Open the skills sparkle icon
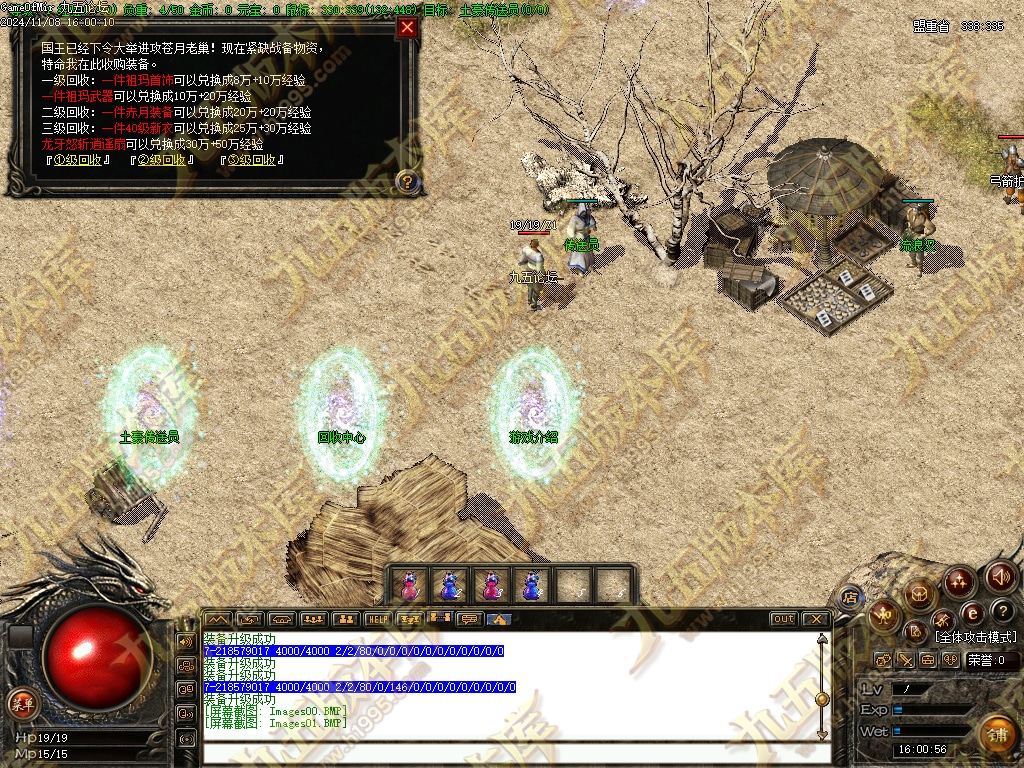This screenshot has width=1024, height=768. tap(959, 580)
